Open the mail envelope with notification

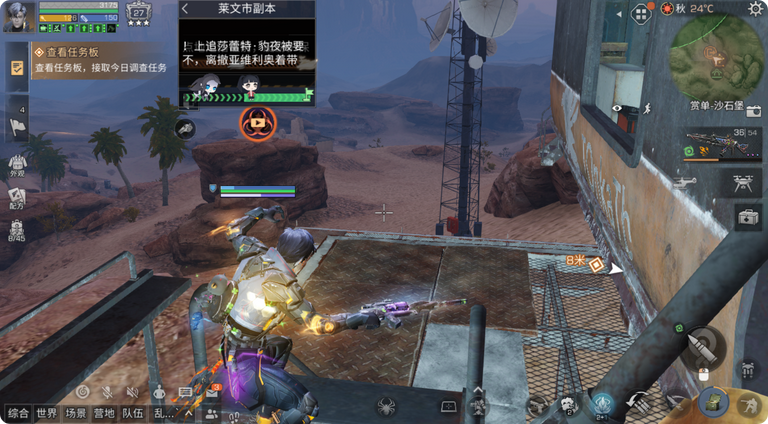click(x=212, y=393)
